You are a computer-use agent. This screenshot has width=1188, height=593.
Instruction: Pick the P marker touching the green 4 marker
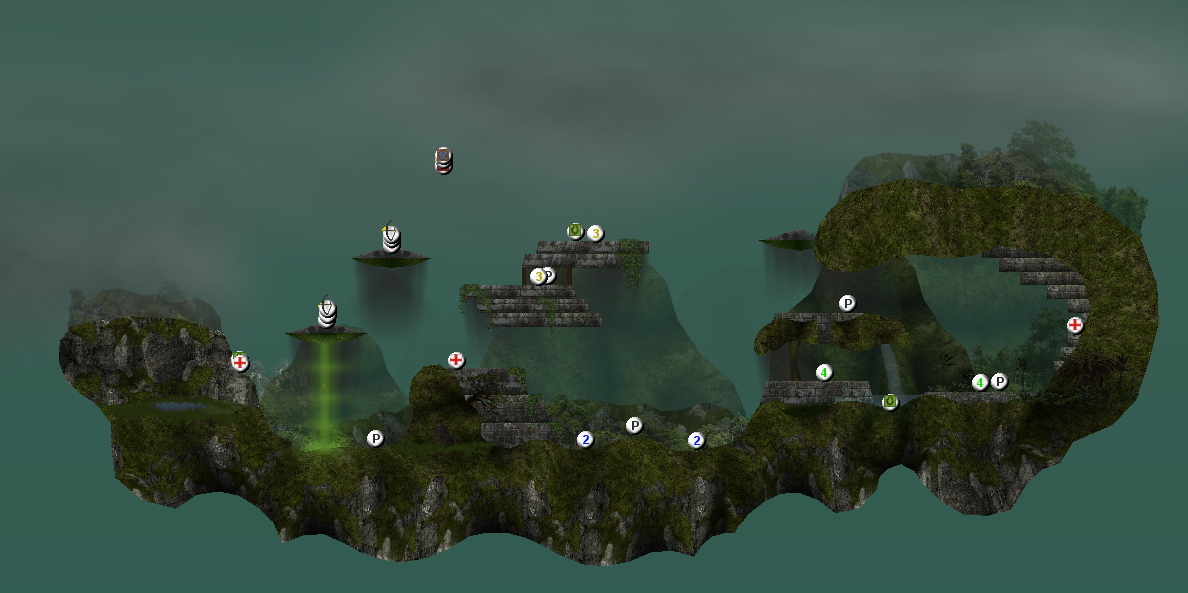tap(999, 381)
